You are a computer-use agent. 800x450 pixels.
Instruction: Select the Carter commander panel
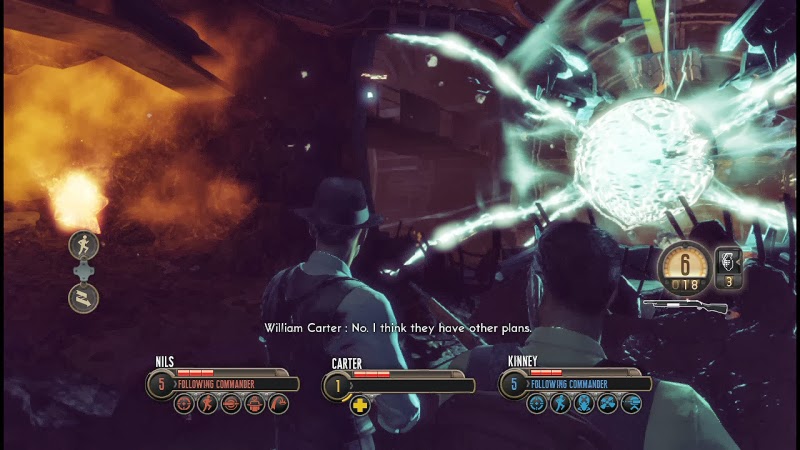click(398, 384)
